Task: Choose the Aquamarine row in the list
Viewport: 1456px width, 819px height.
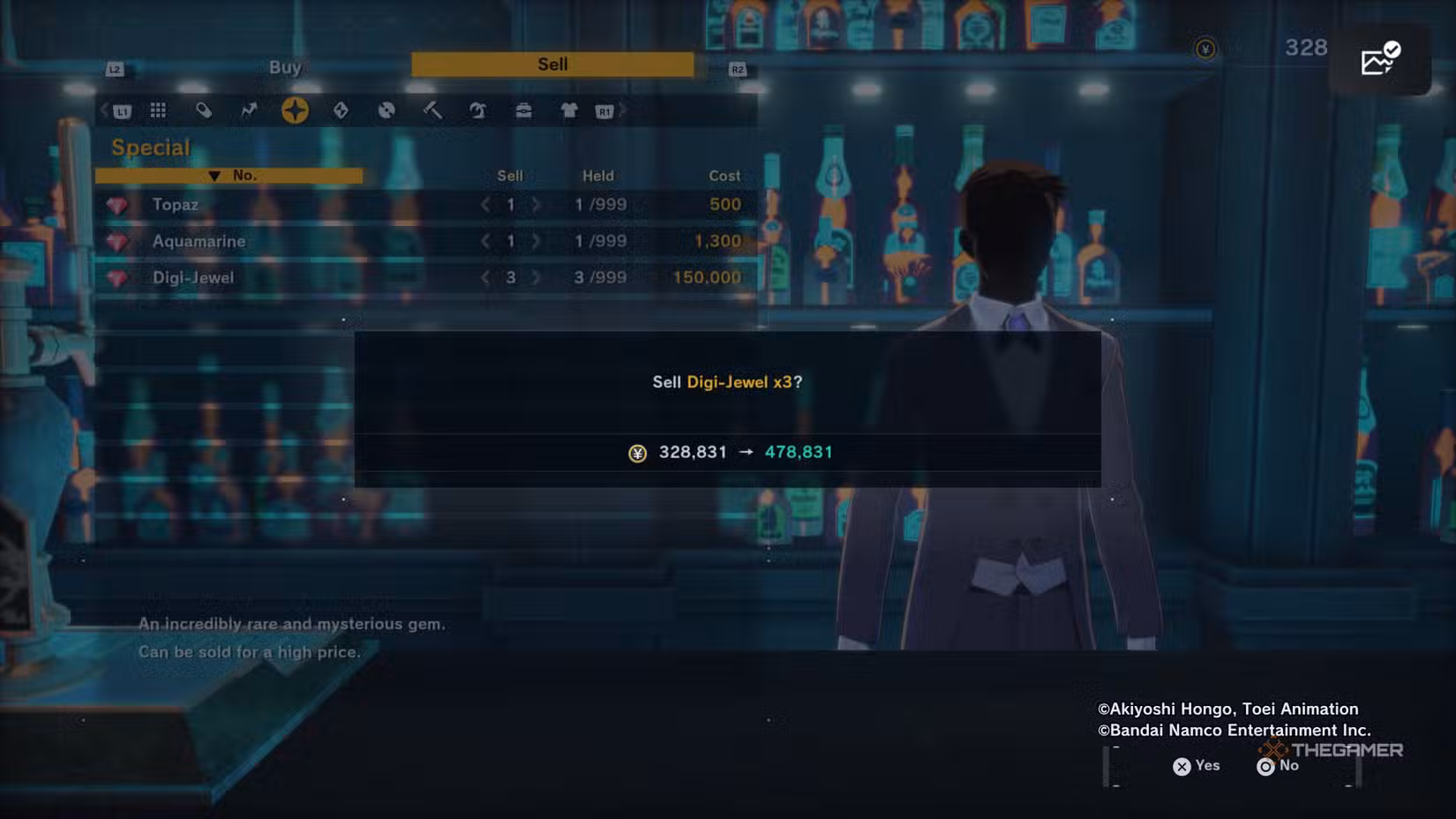Action: tap(199, 241)
